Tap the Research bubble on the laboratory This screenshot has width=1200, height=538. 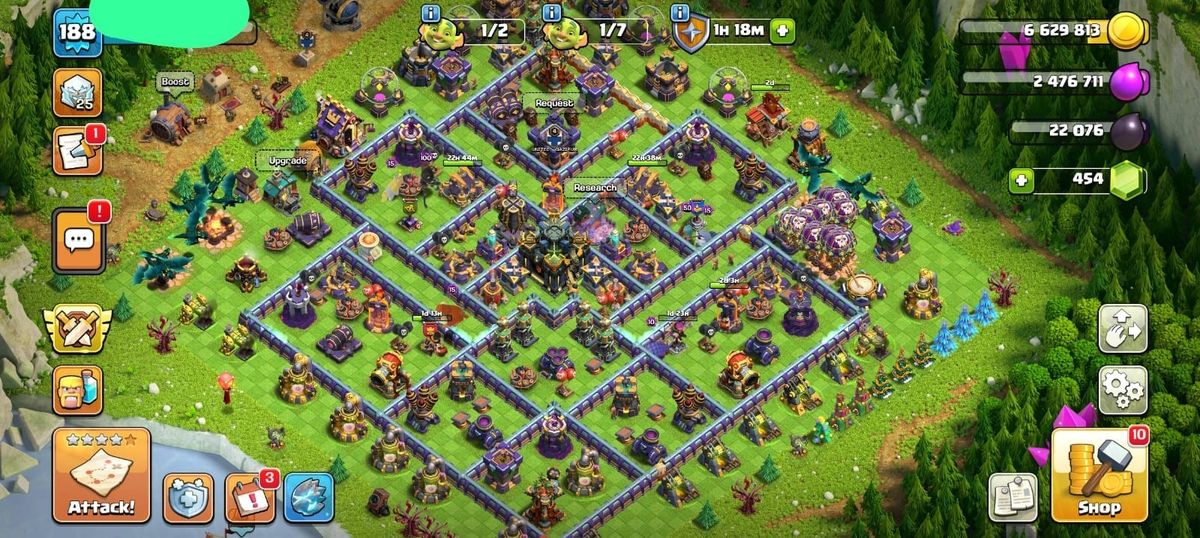point(594,187)
